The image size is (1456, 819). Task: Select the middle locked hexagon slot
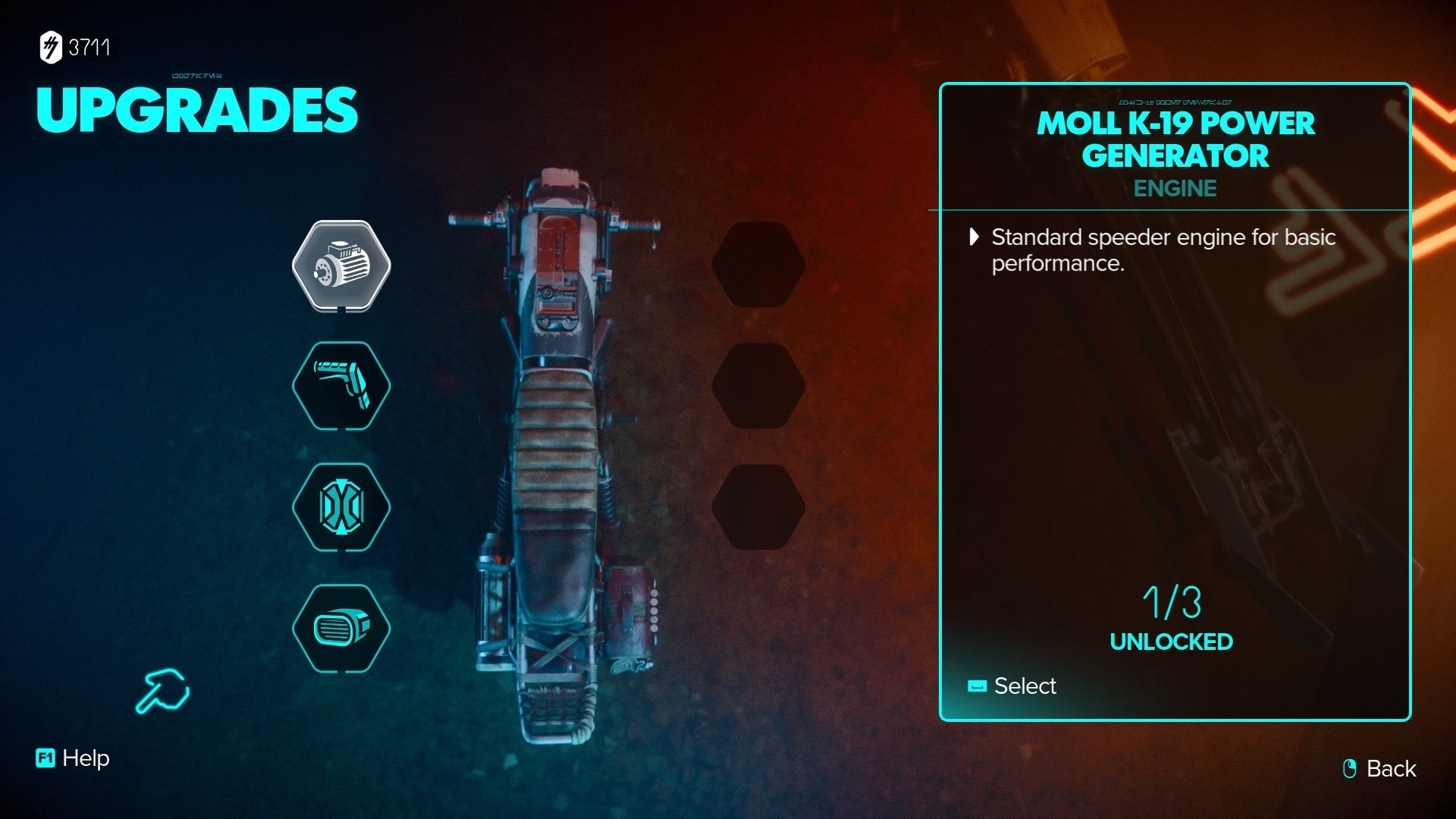(758, 385)
